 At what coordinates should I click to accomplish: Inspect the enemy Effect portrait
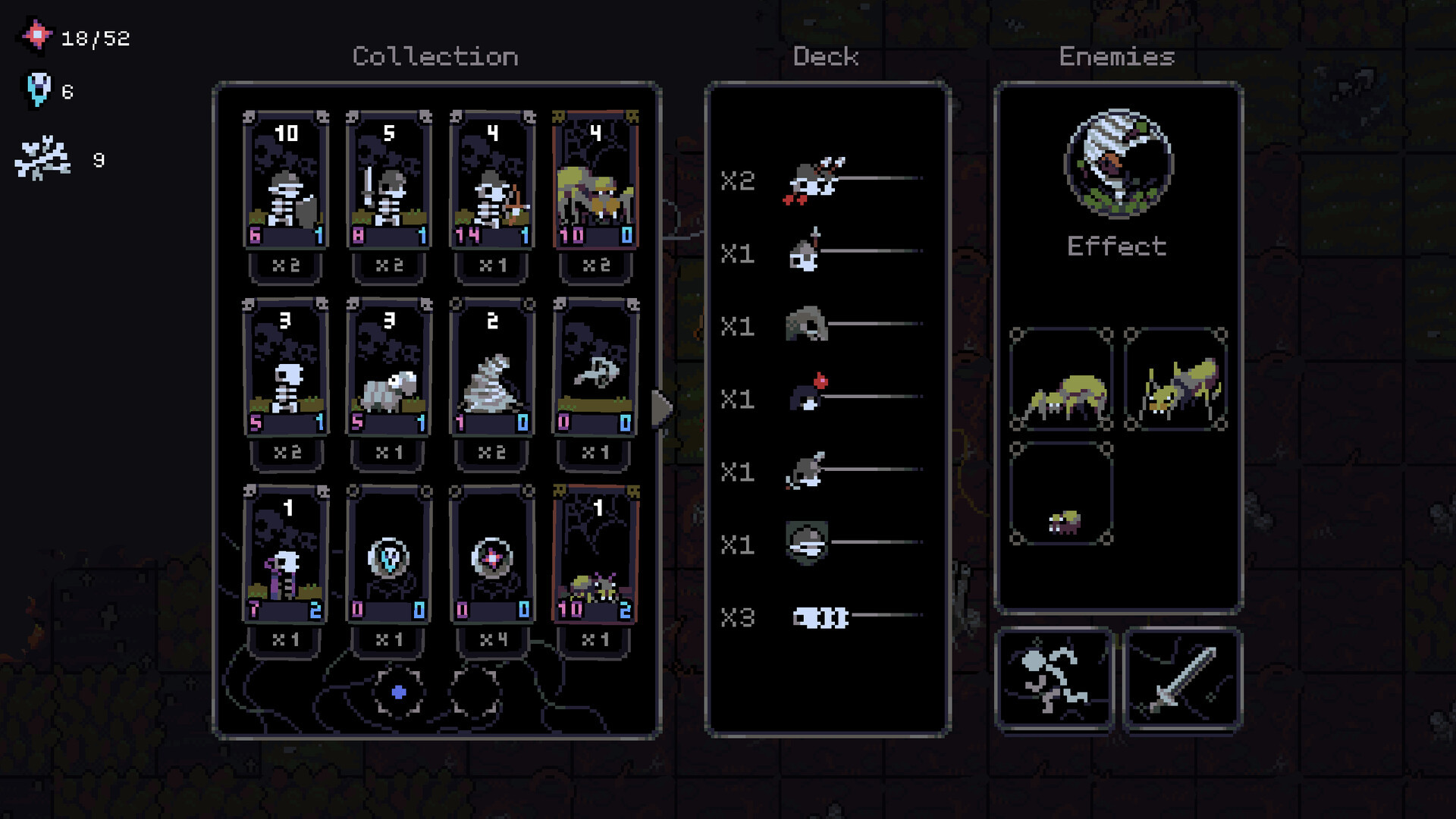(1118, 163)
